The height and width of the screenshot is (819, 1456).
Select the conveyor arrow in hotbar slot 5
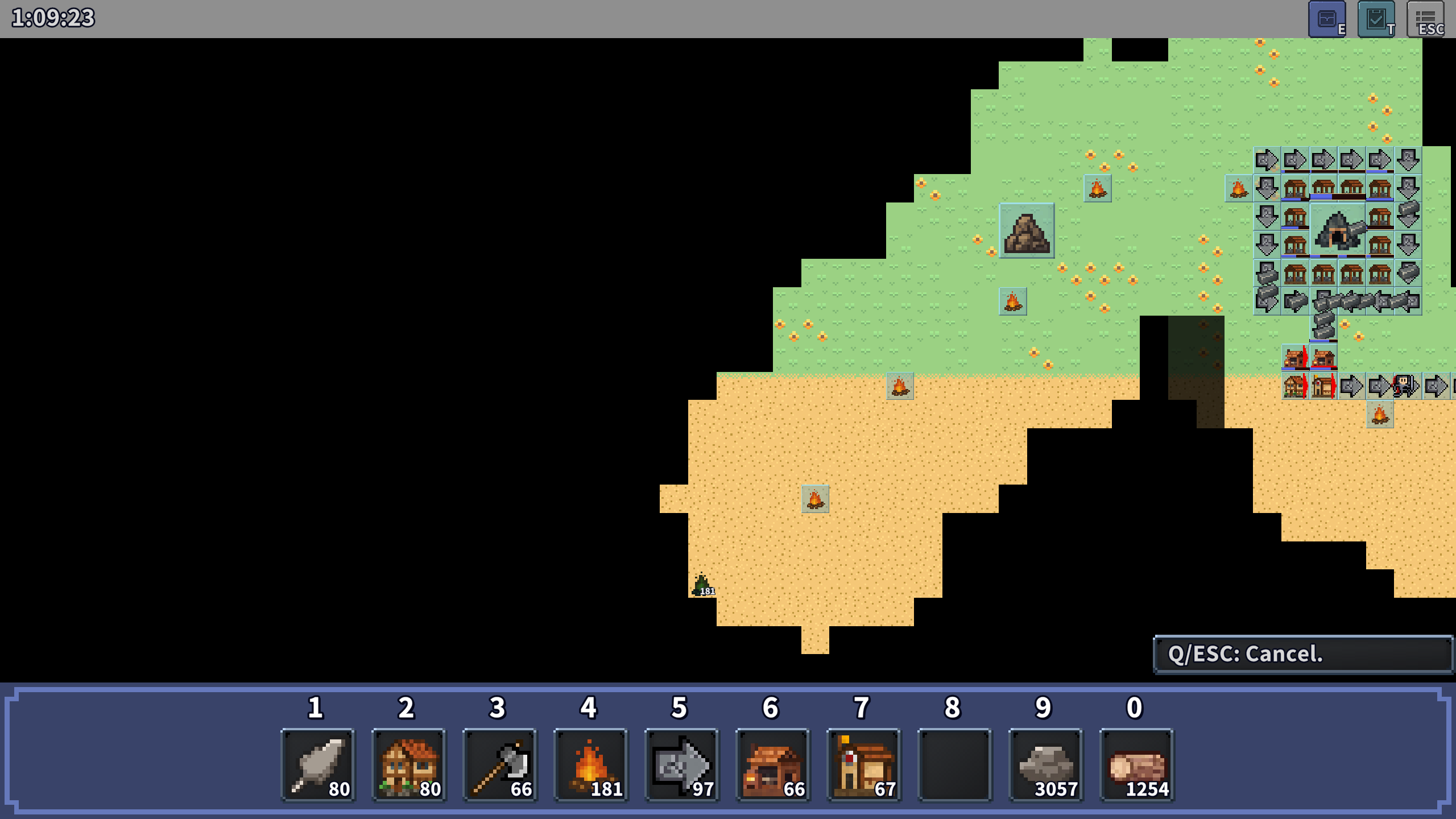[681, 764]
